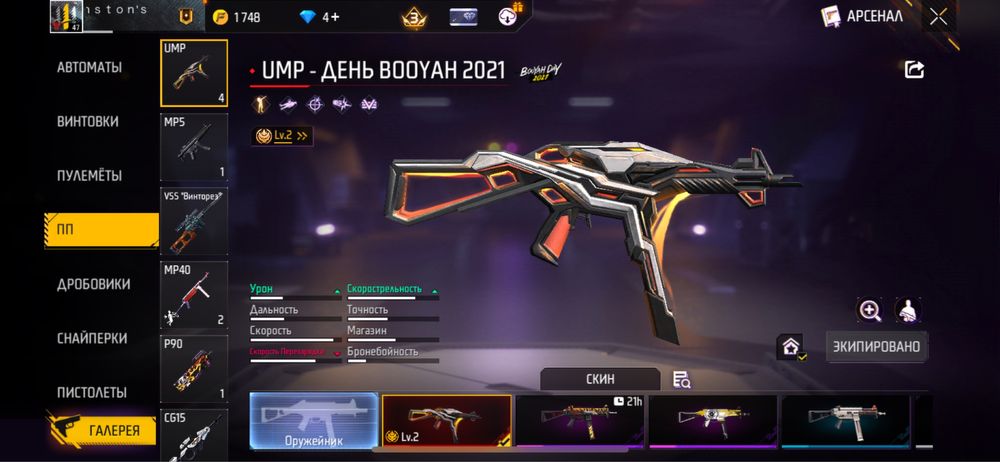Select the MP40 weapon entry
This screenshot has width=1000, height=462.
click(x=194, y=296)
